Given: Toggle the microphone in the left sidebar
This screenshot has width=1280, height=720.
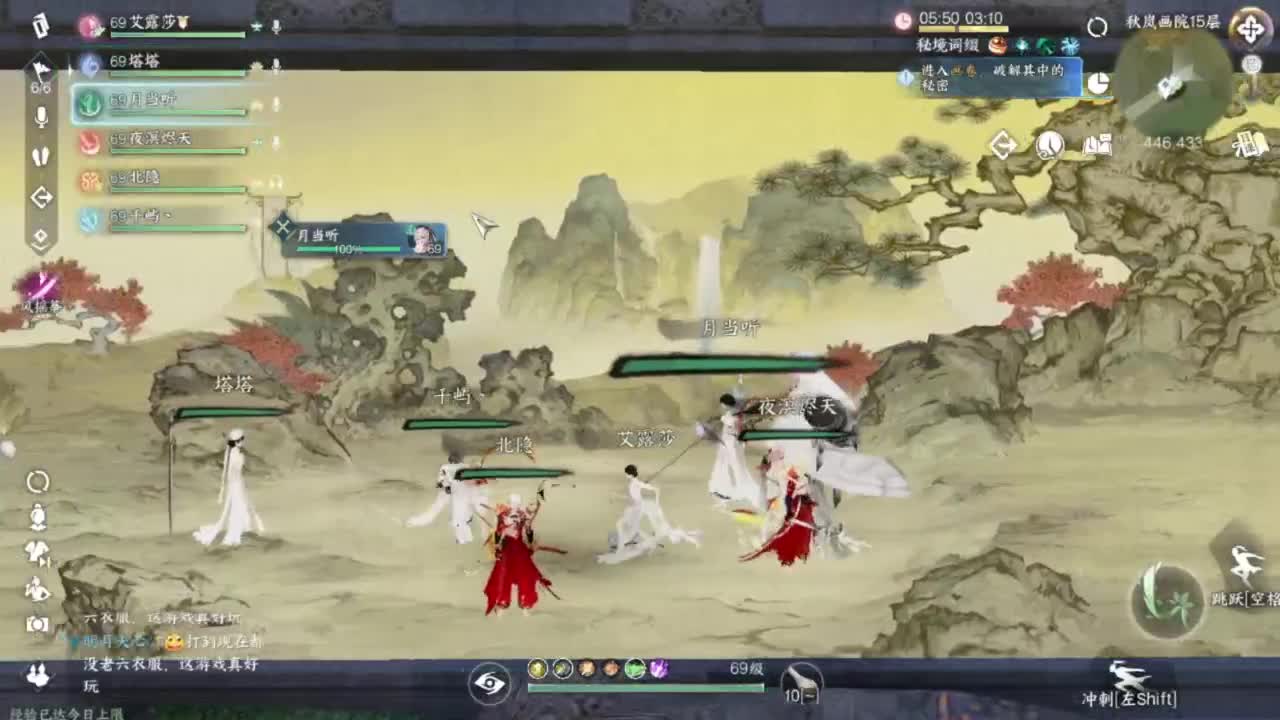Looking at the screenshot, I should [x=40, y=115].
